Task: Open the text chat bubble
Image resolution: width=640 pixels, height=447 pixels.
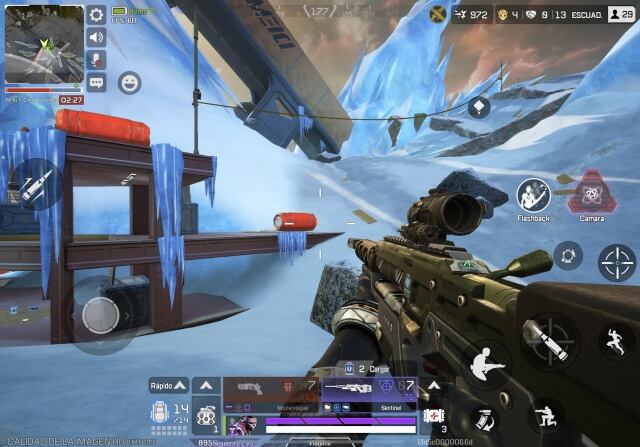Action: tap(96, 83)
